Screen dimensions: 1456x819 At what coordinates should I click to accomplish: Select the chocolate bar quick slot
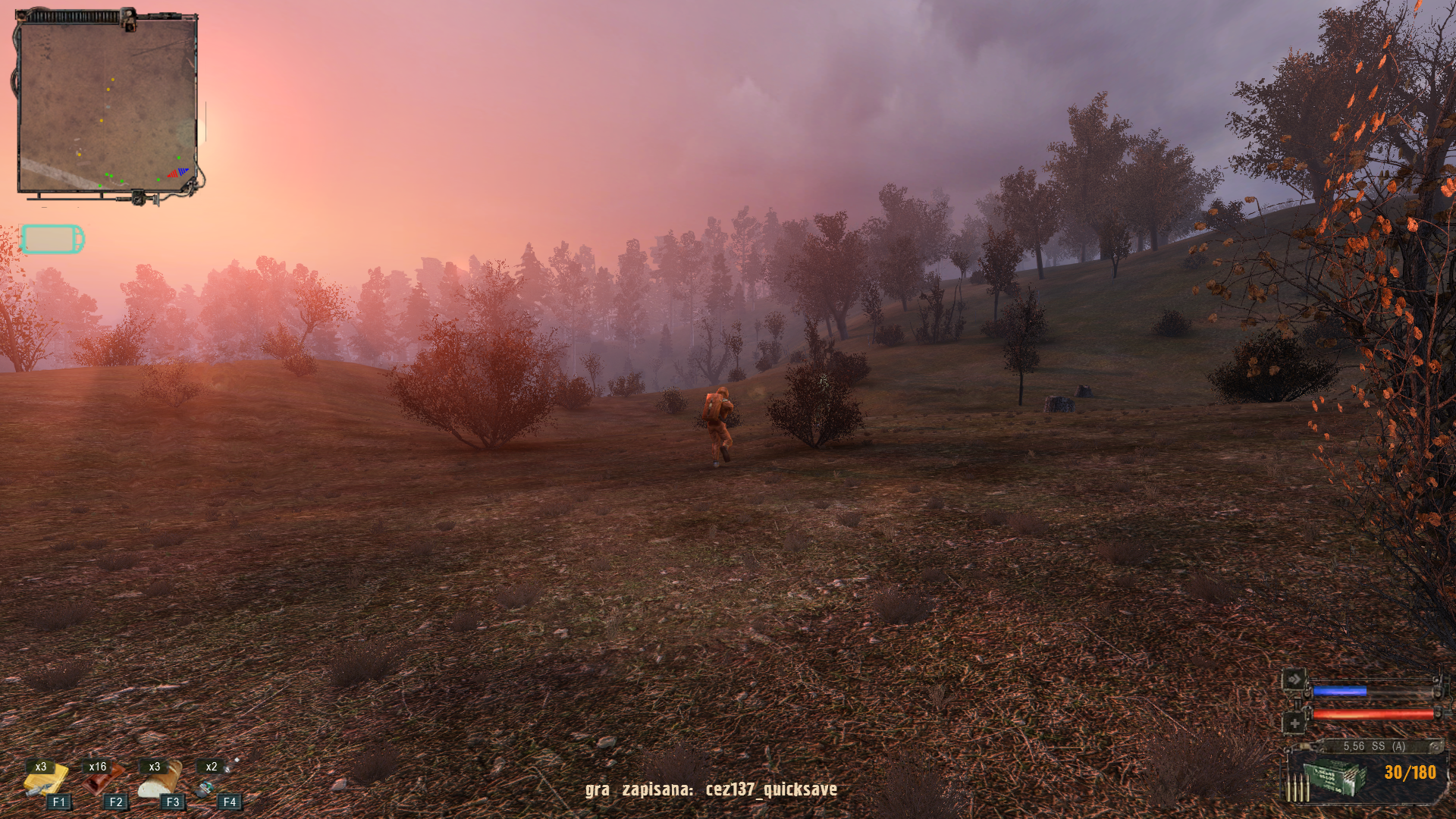(x=102, y=780)
